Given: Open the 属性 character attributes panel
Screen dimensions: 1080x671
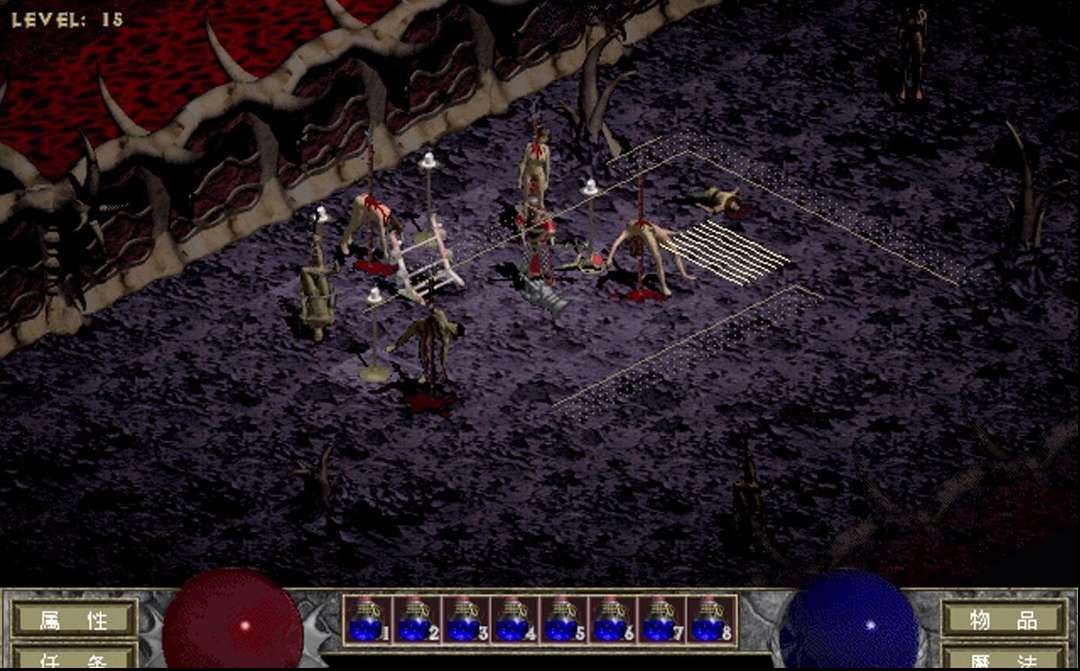Looking at the screenshot, I should [74, 619].
